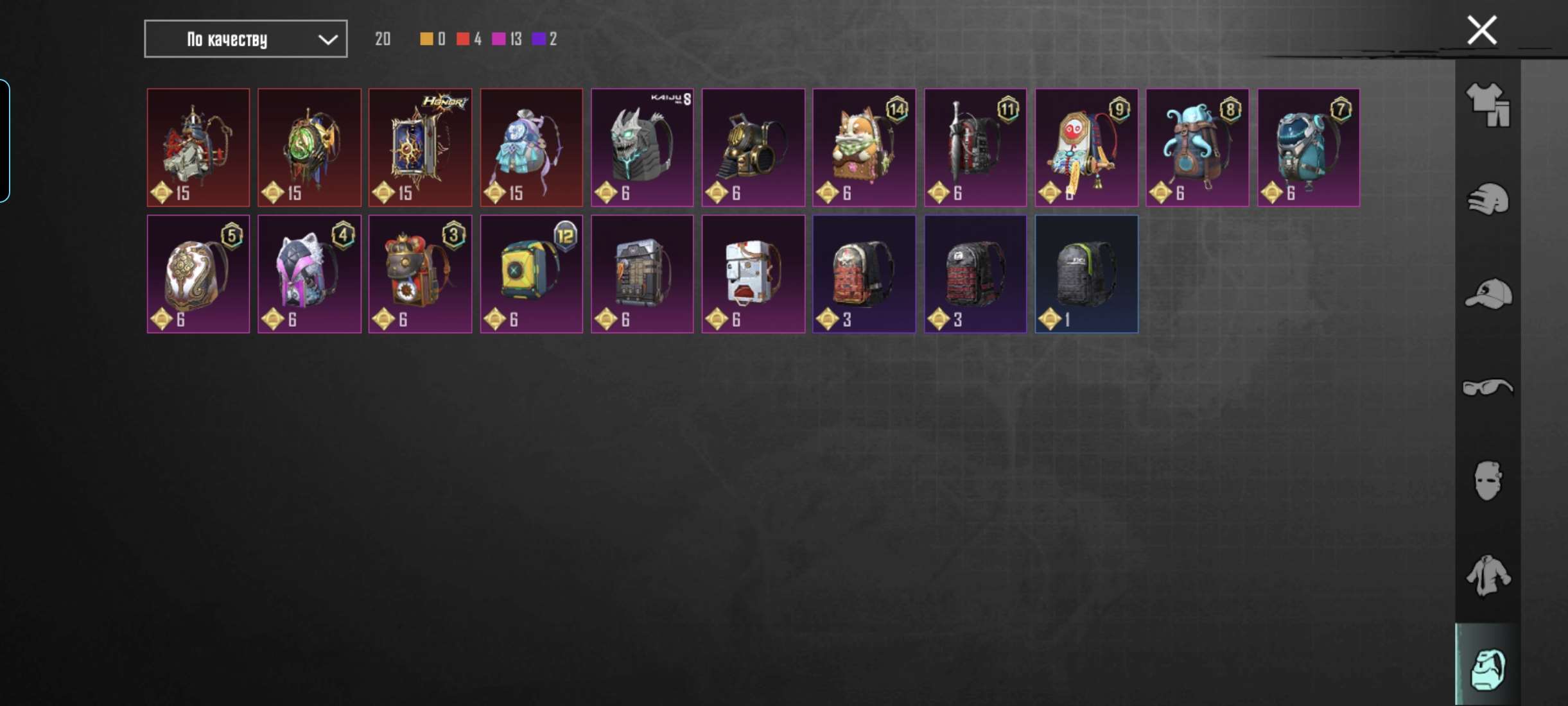Select the sword-bearing black backpack
Screen dimensions: 1568x706
(x=975, y=148)
